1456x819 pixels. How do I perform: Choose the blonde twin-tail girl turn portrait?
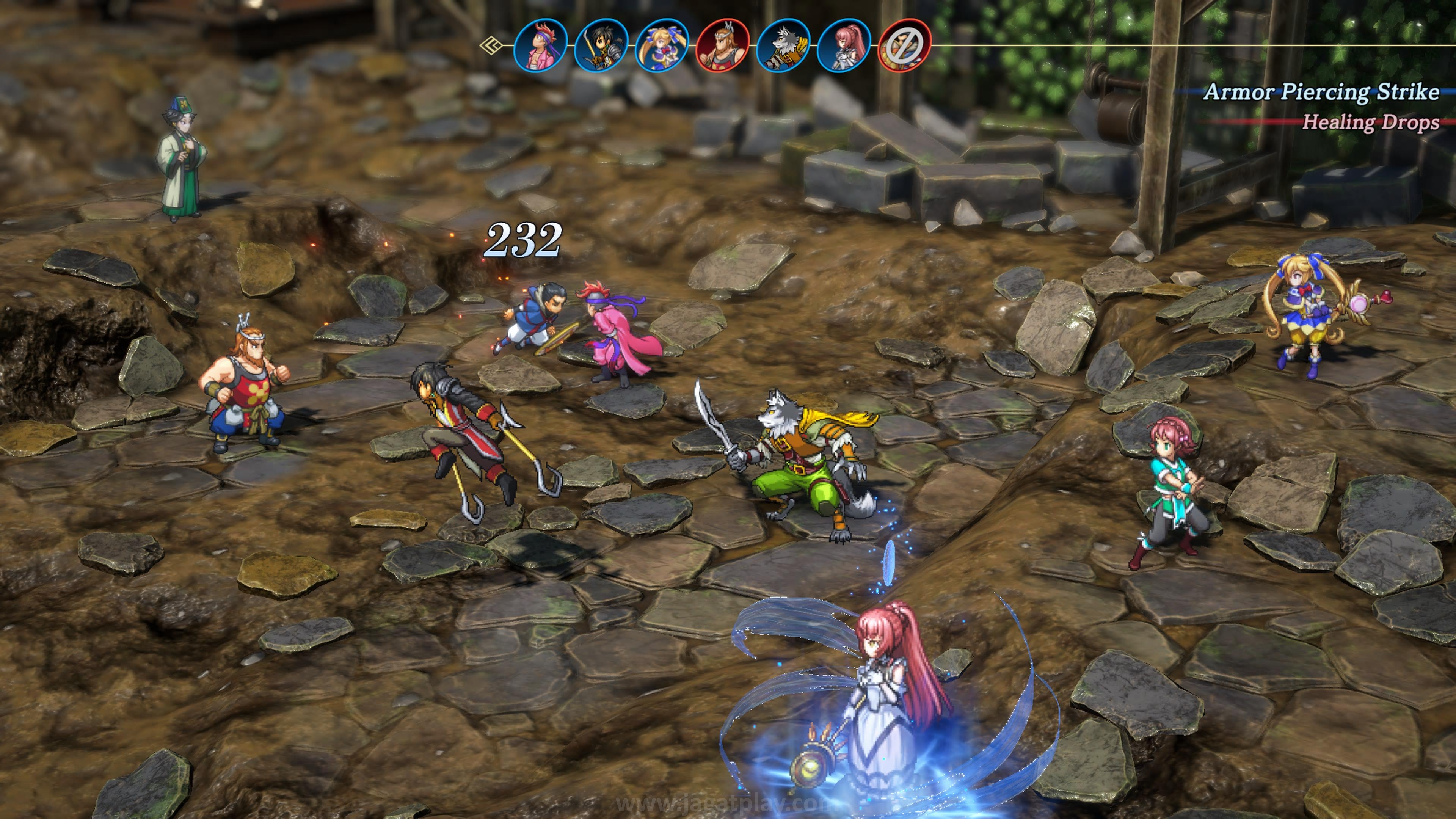(661, 45)
